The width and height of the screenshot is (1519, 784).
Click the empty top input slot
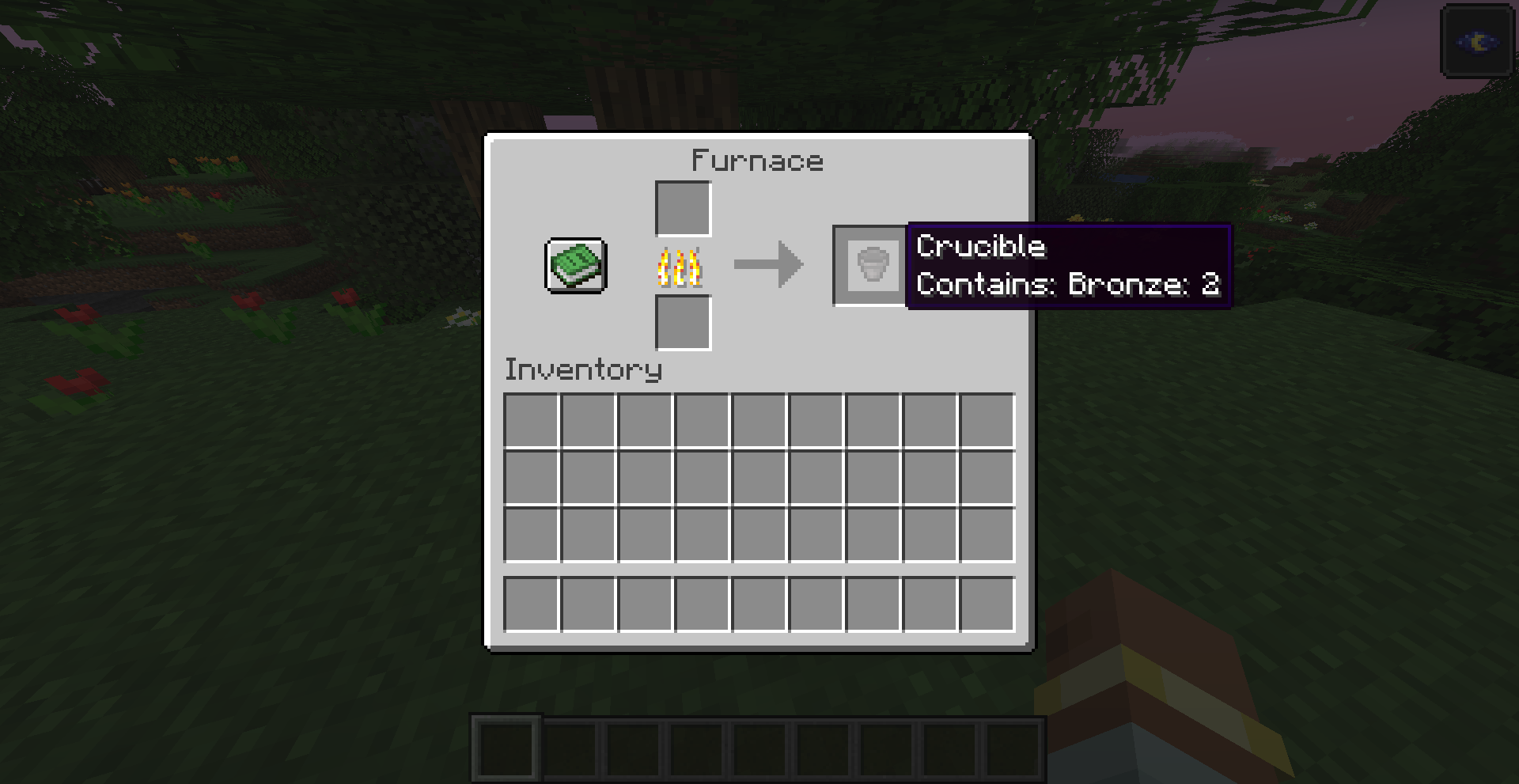tap(682, 208)
